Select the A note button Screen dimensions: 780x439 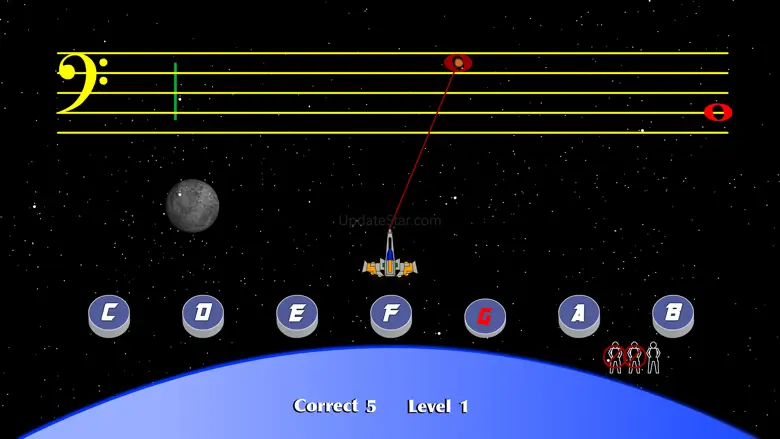point(579,313)
